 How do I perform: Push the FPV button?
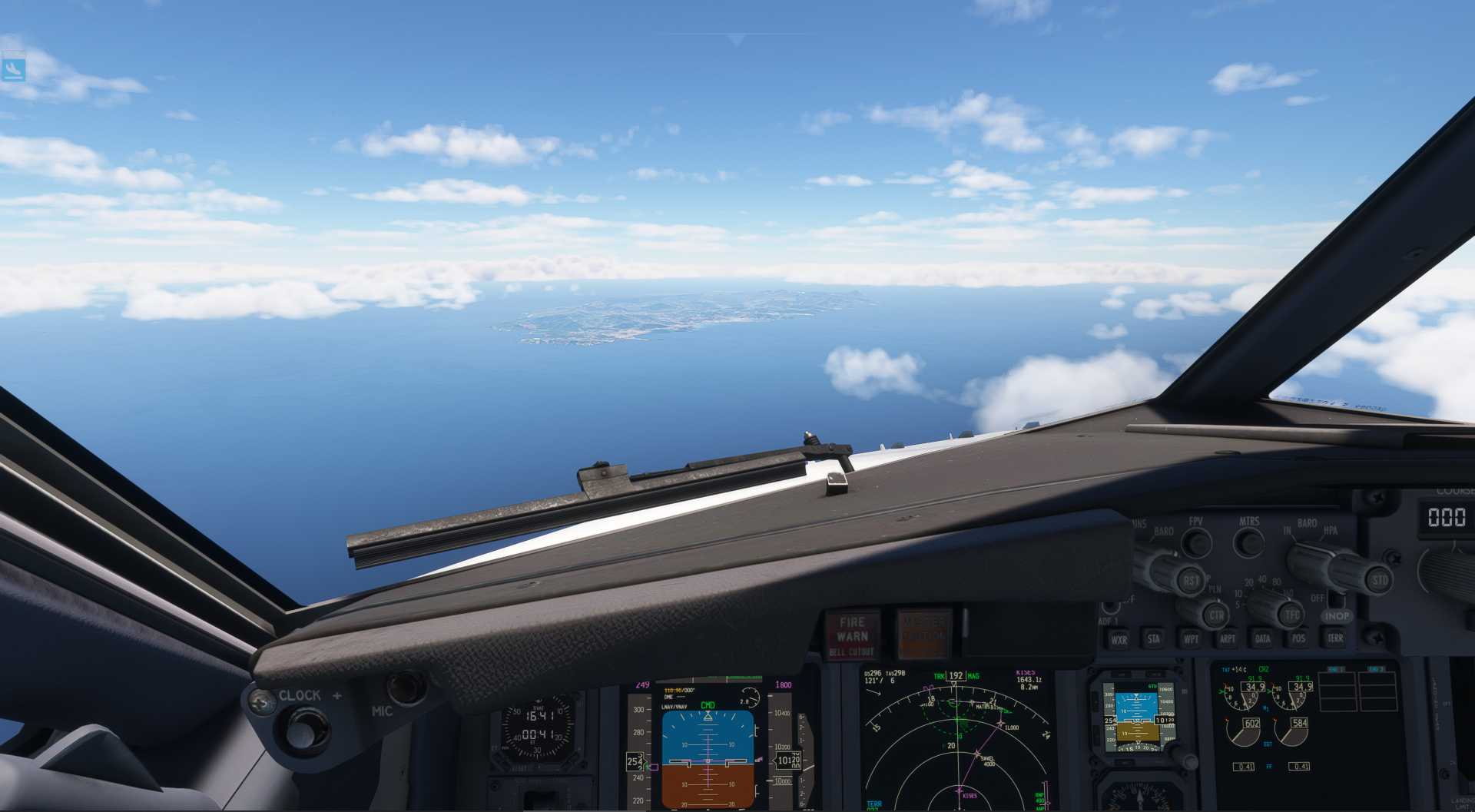[x=1196, y=542]
